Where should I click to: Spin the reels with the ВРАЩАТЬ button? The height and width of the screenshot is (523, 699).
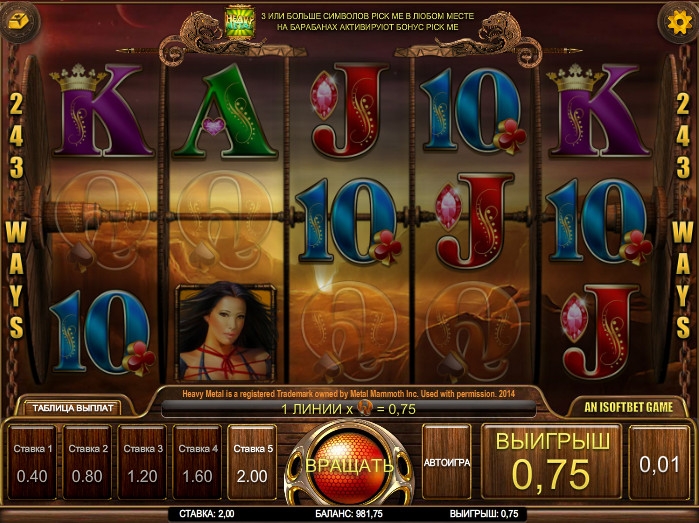pyautogui.click(x=349, y=466)
